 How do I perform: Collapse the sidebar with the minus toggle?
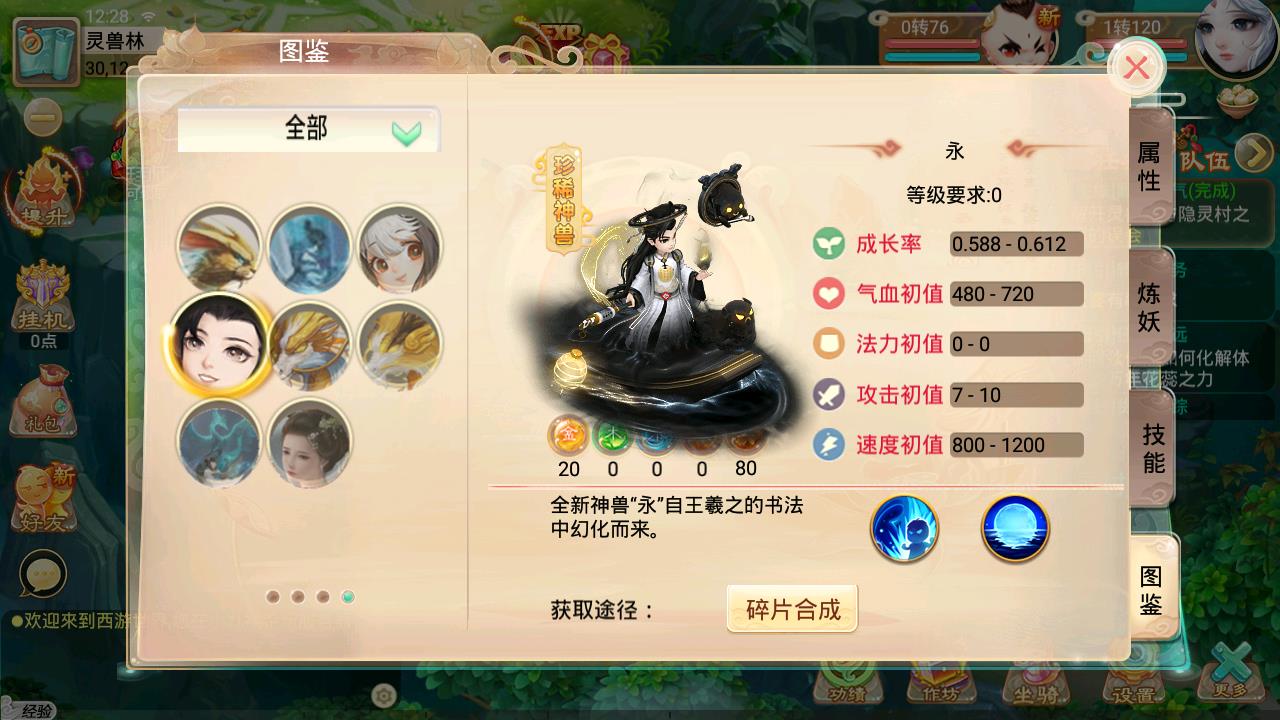40,117
